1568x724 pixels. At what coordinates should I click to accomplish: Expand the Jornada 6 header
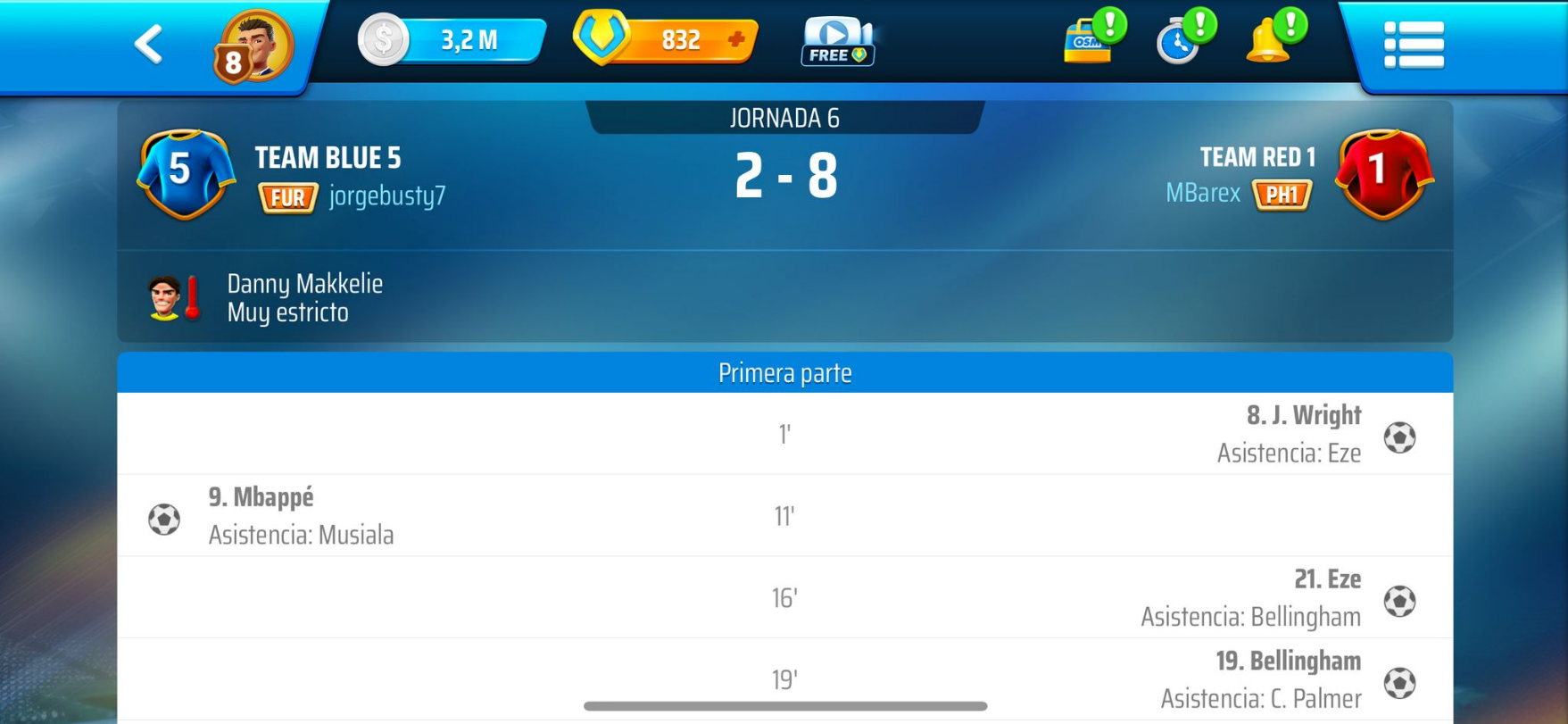(x=784, y=115)
